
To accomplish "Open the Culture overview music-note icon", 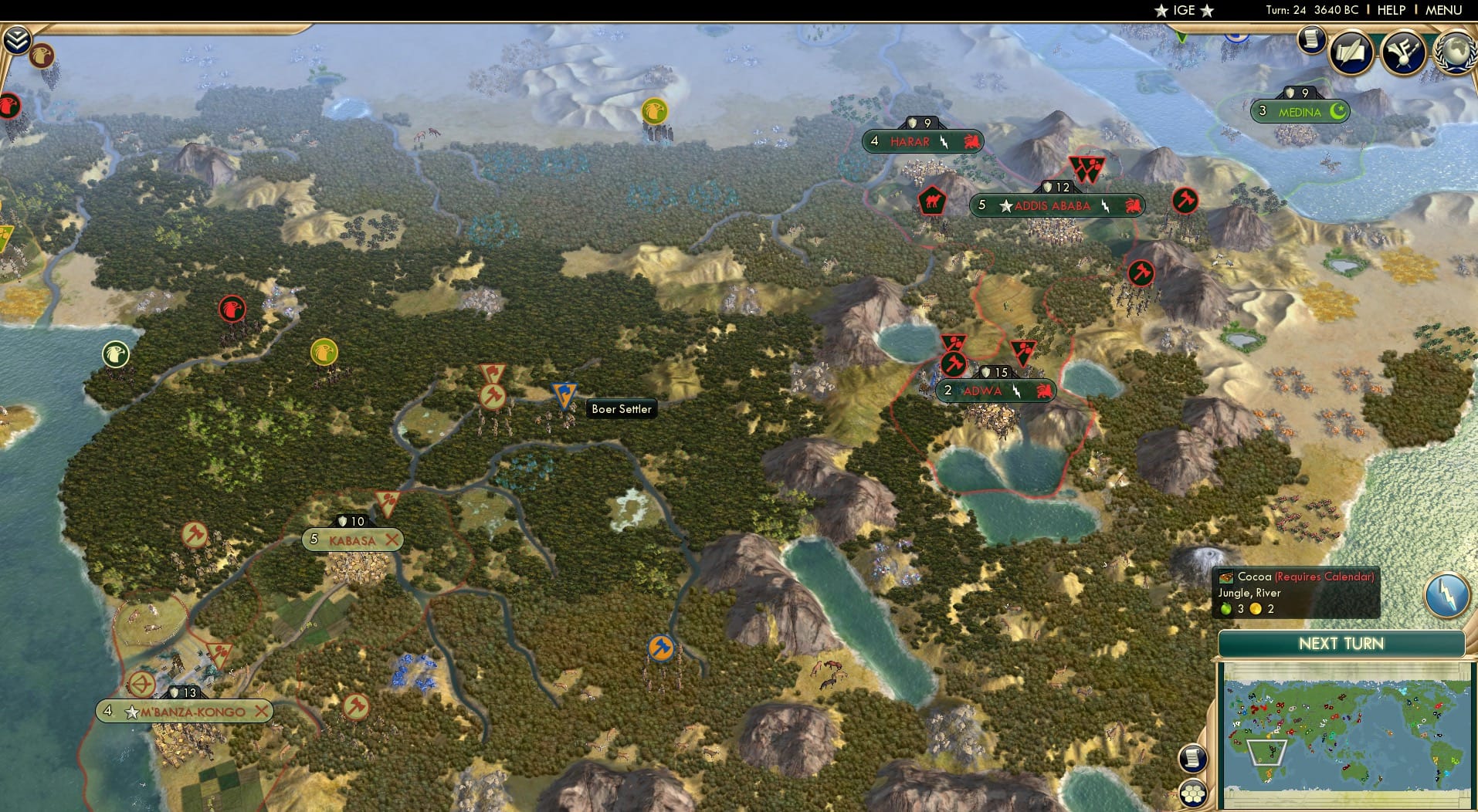I will (x=1405, y=52).
